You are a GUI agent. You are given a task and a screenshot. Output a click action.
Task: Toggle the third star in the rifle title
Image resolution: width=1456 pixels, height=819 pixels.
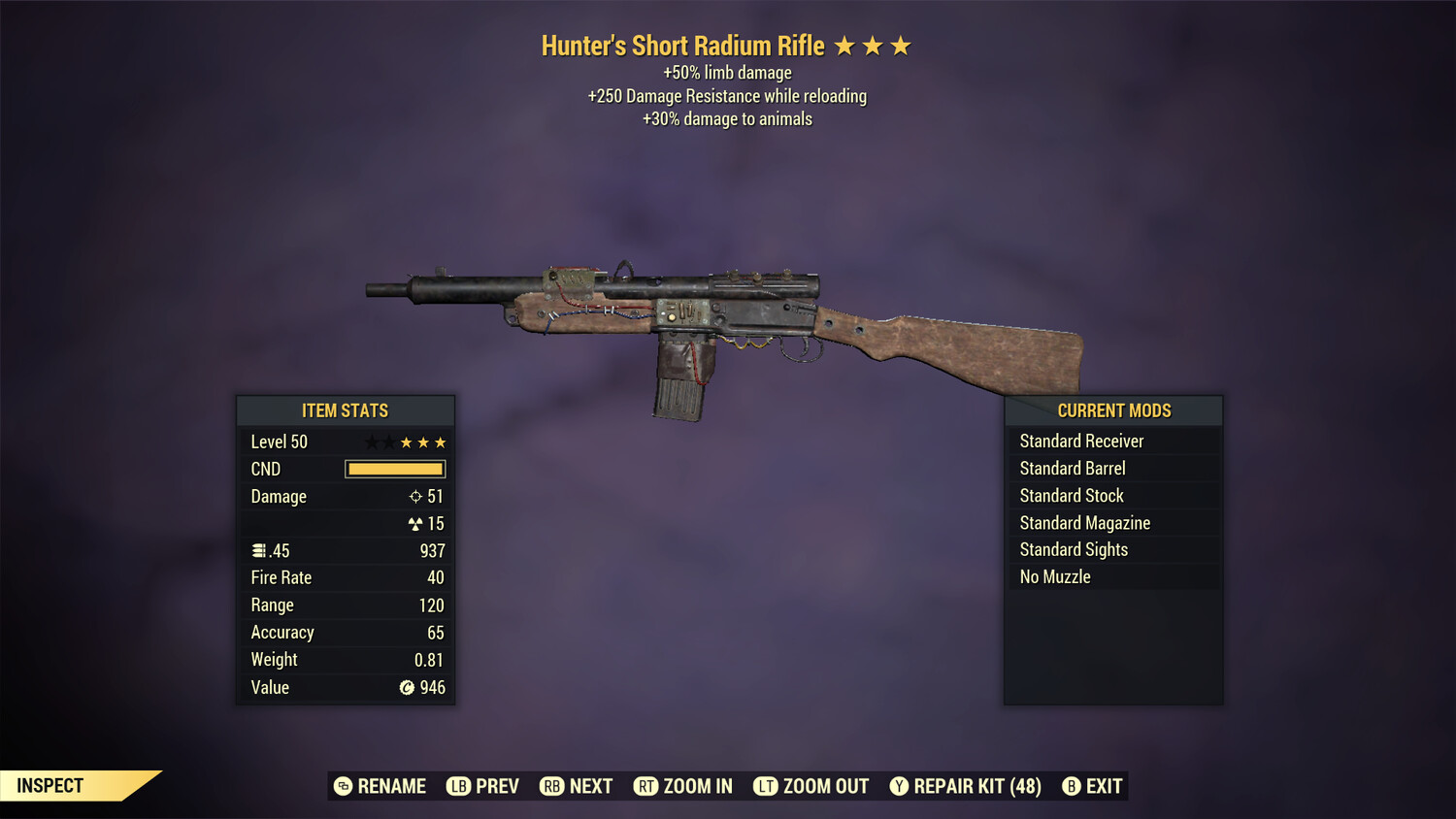click(x=899, y=45)
